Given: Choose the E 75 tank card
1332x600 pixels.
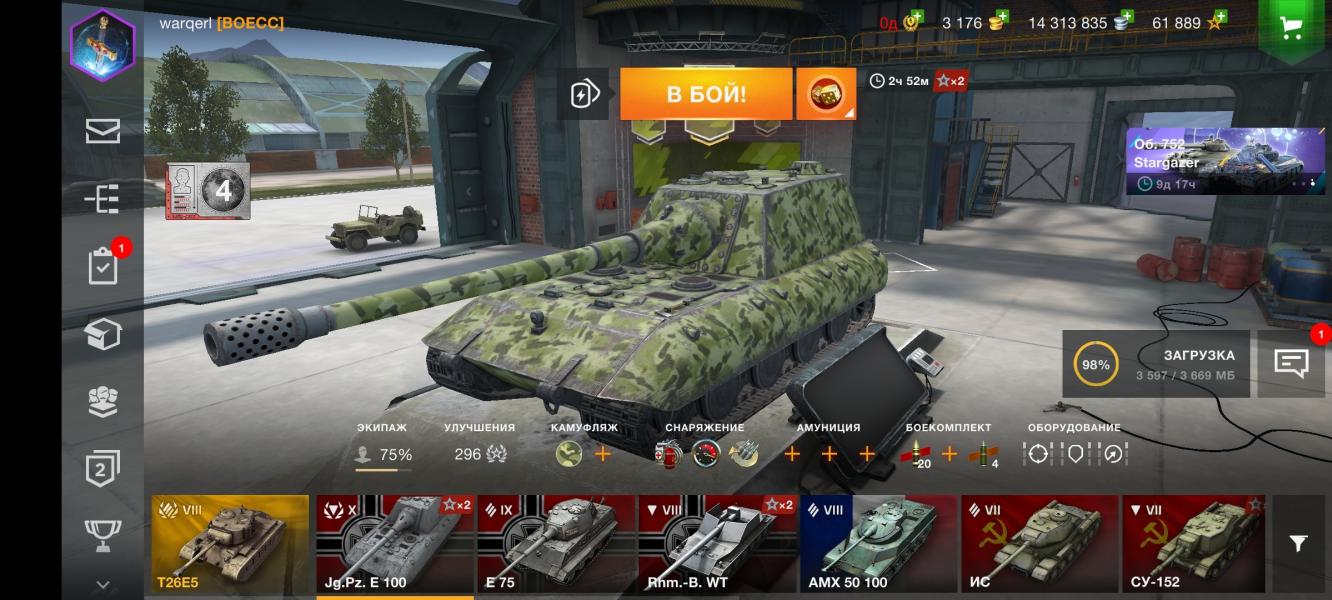Looking at the screenshot, I should (556, 545).
